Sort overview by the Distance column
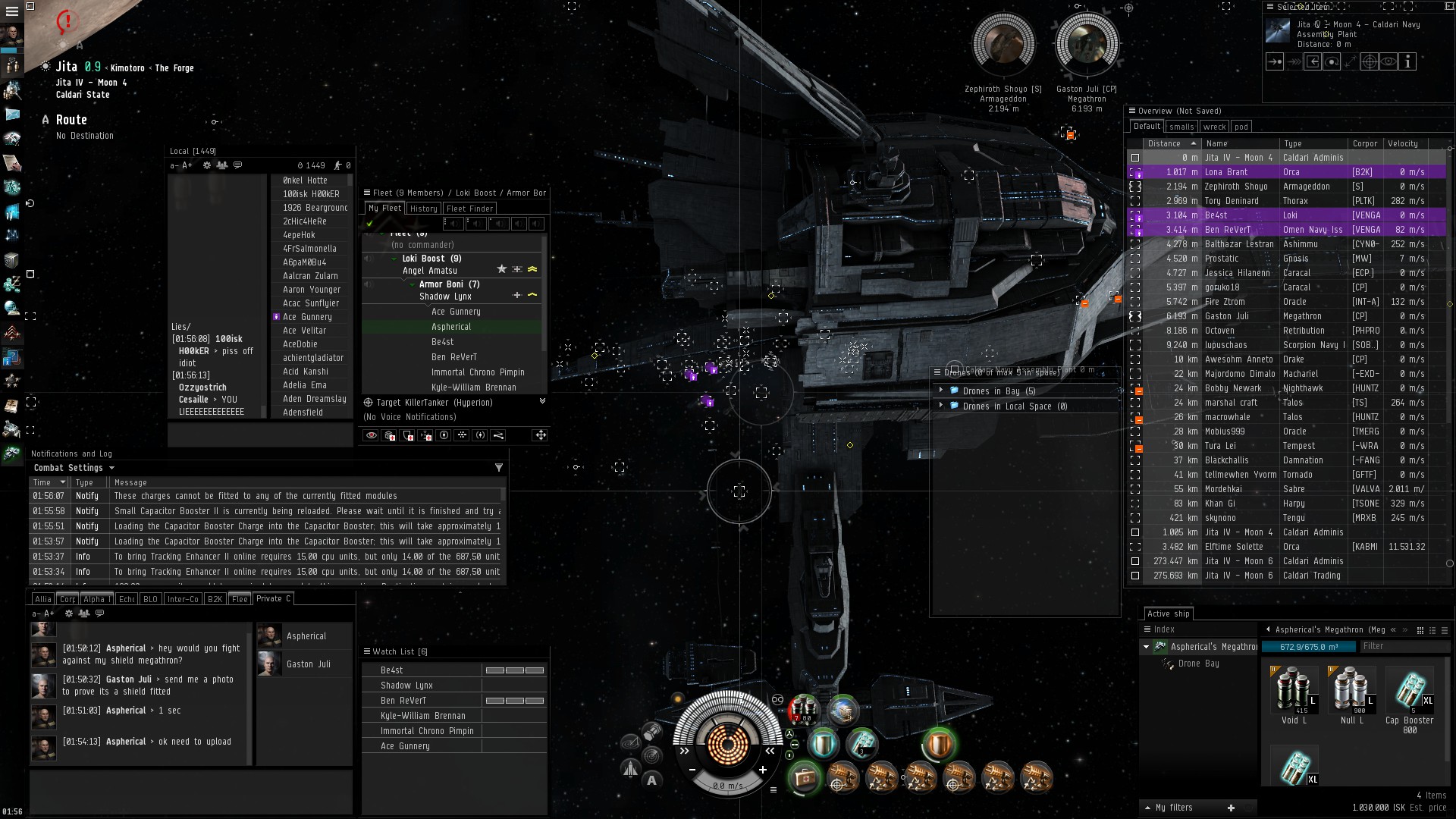1456x819 pixels. (1164, 143)
